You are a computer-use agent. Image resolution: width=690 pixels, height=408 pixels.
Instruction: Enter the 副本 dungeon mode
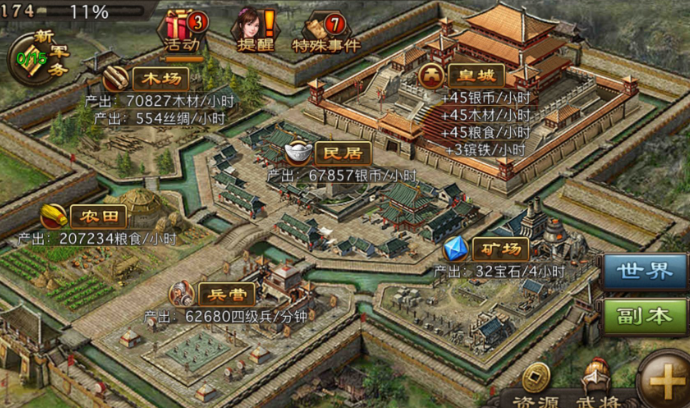click(644, 316)
